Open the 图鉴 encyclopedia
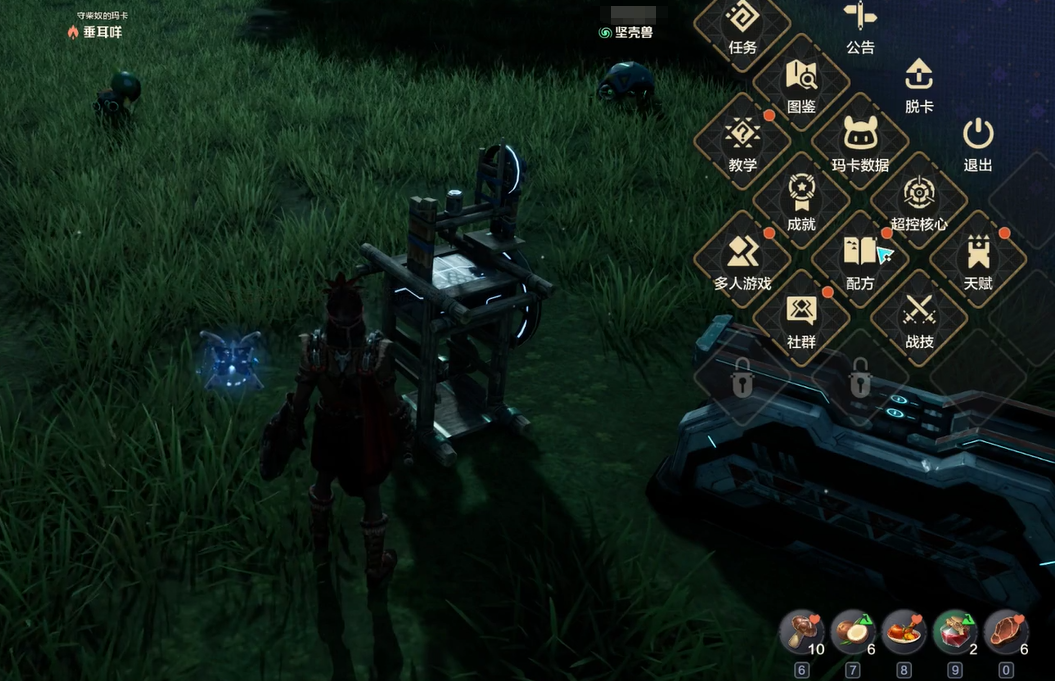 coord(801,83)
